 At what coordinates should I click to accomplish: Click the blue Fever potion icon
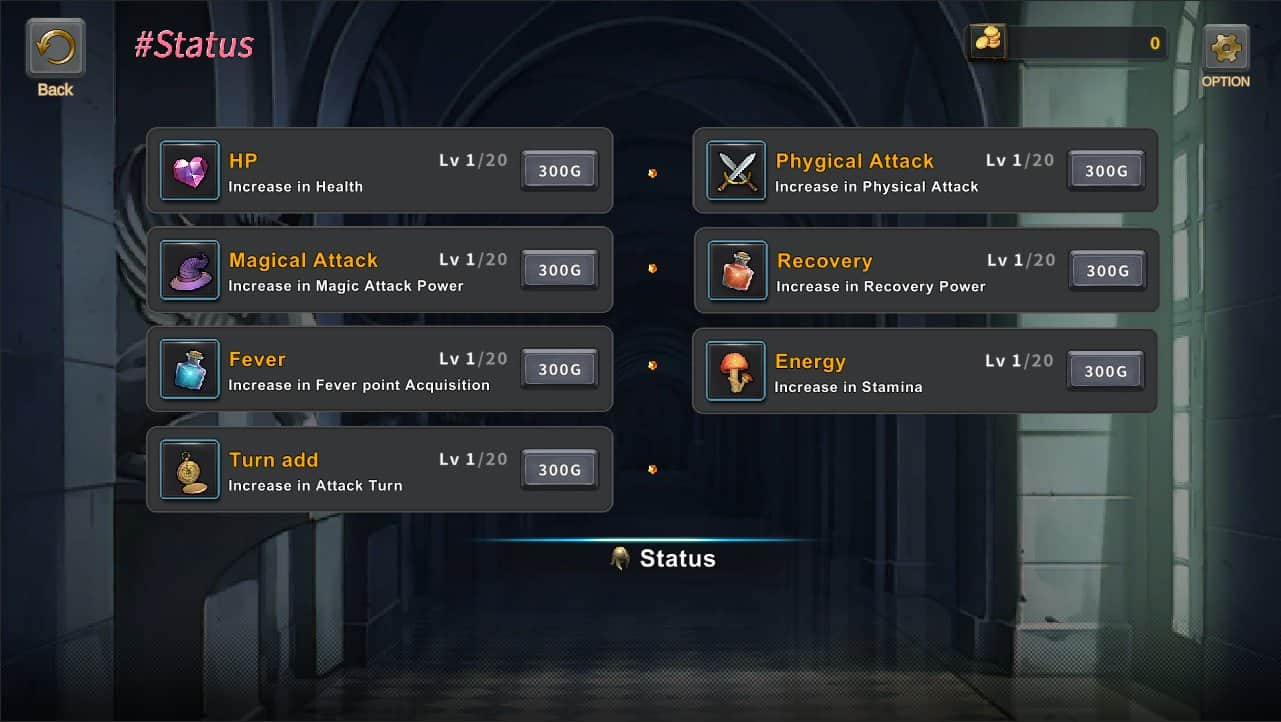(x=190, y=370)
